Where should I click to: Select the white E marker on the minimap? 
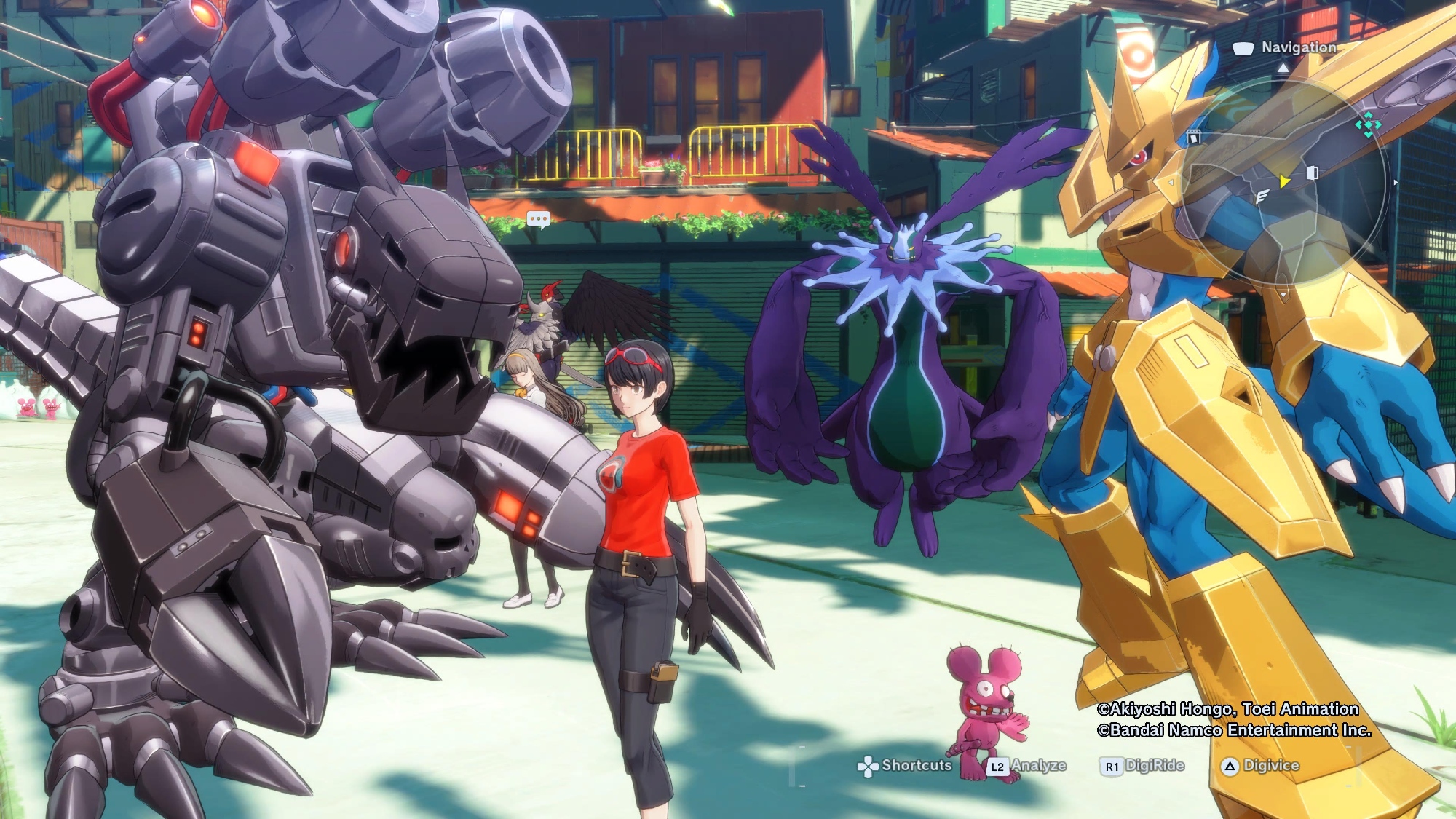point(1262,196)
